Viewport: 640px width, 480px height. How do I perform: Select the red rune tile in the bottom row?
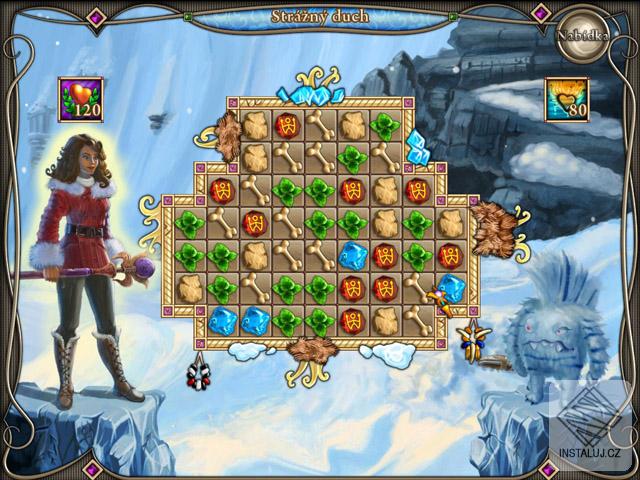pyautogui.click(x=353, y=321)
